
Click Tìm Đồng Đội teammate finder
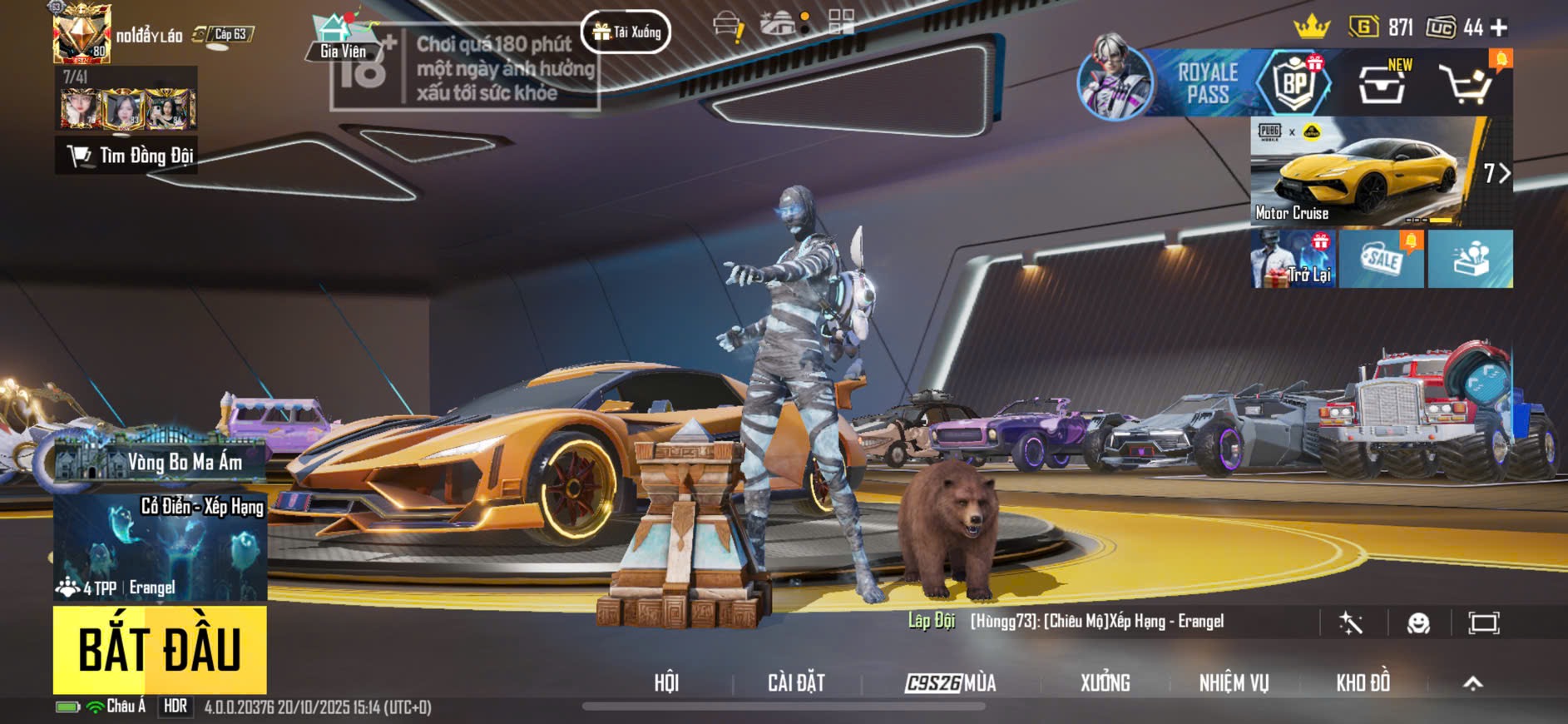(127, 156)
